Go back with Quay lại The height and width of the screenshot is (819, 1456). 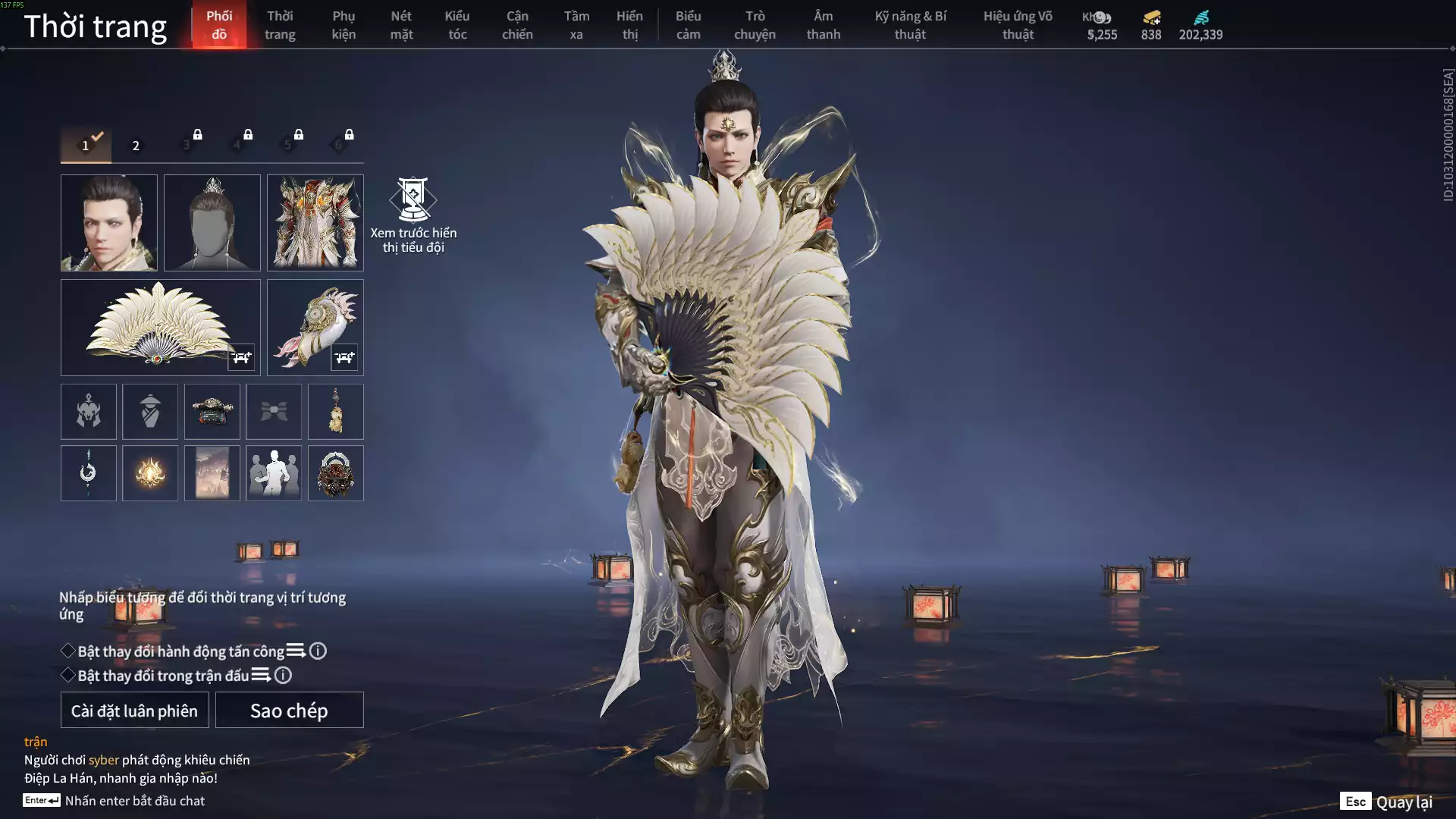[x=1387, y=802]
